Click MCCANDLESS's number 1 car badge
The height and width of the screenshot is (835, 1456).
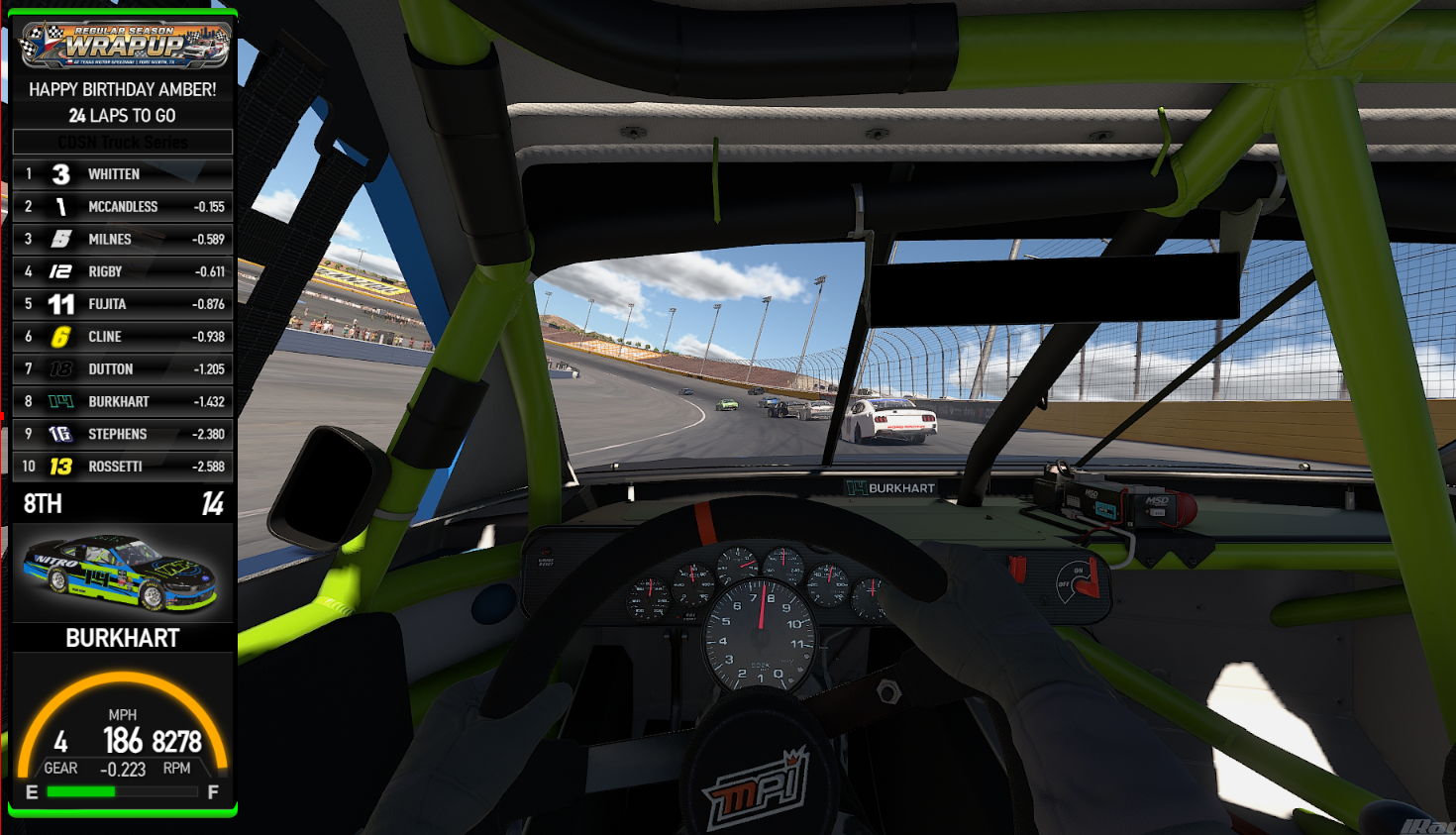(x=59, y=206)
